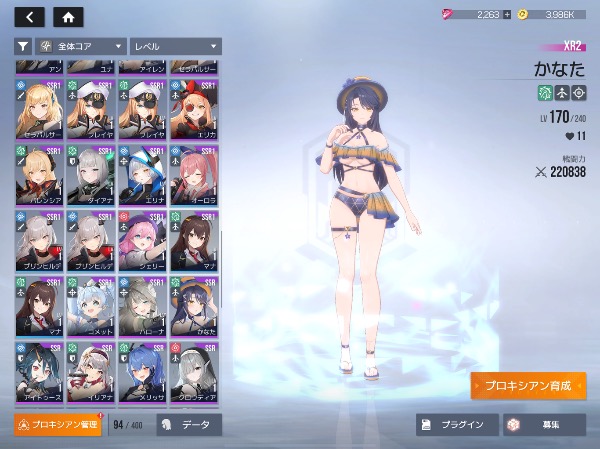Viewport: 600px width, 449px height.
Task: Open the filter funnel options
Action: click(23, 46)
